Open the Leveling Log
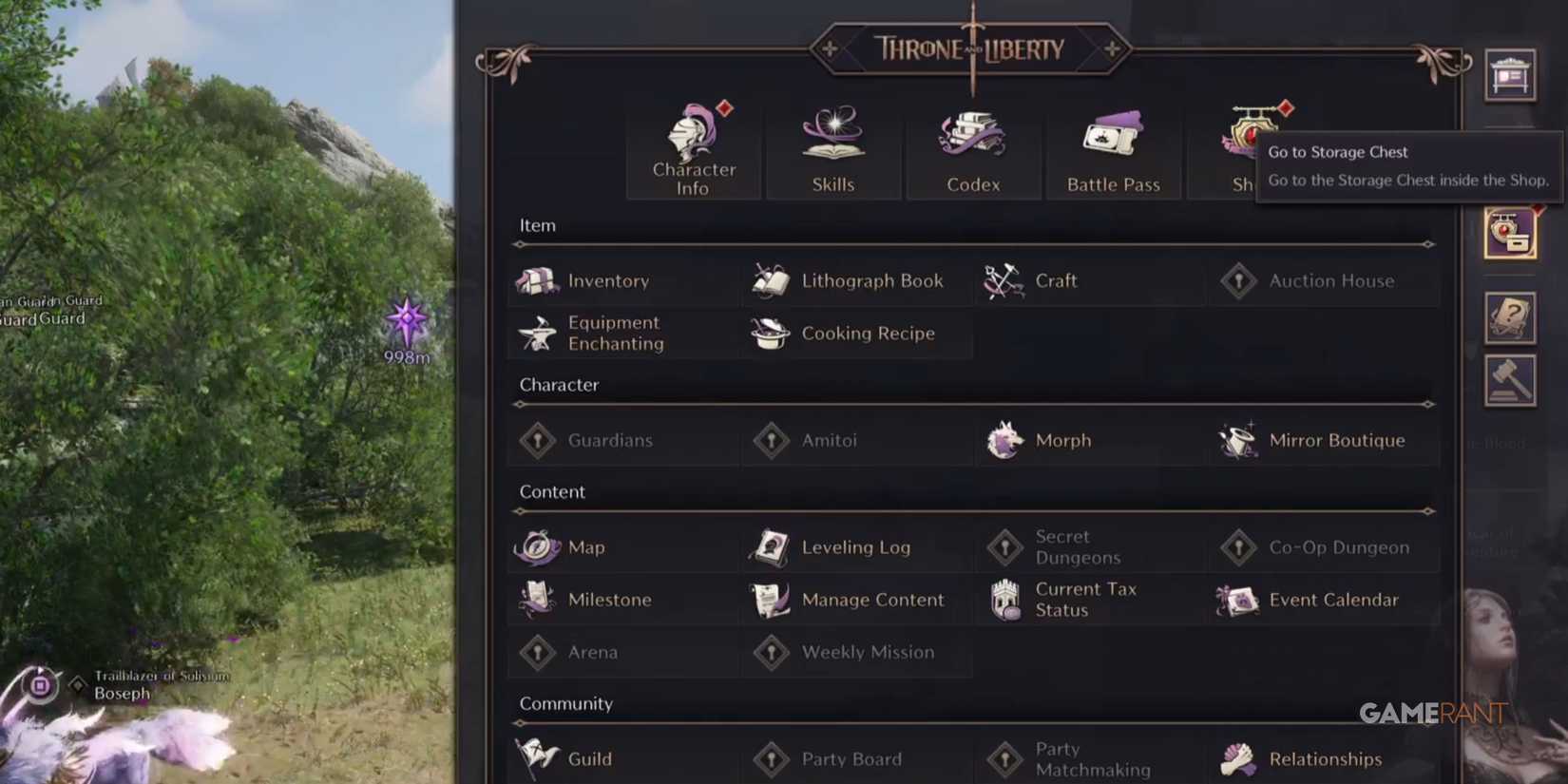 click(x=855, y=547)
